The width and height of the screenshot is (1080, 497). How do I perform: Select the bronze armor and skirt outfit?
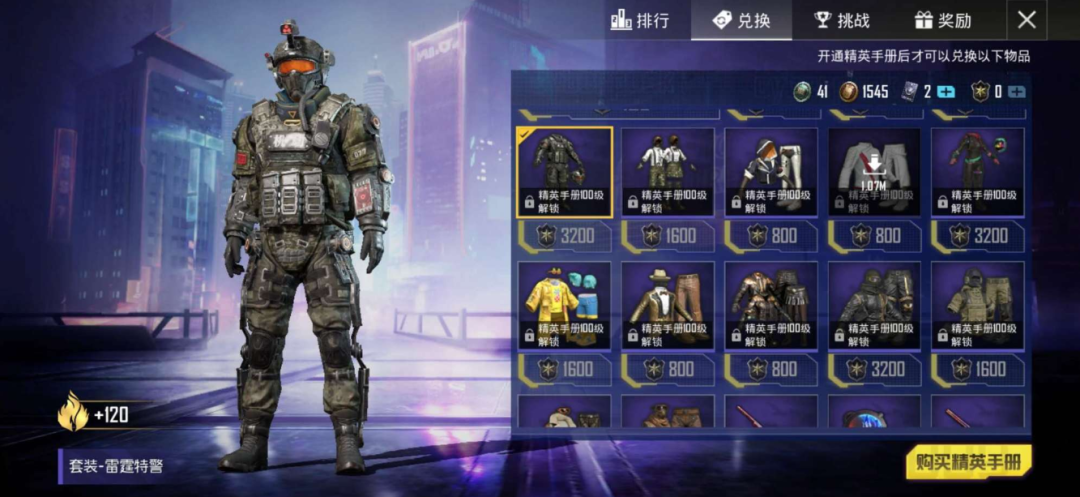click(x=771, y=305)
